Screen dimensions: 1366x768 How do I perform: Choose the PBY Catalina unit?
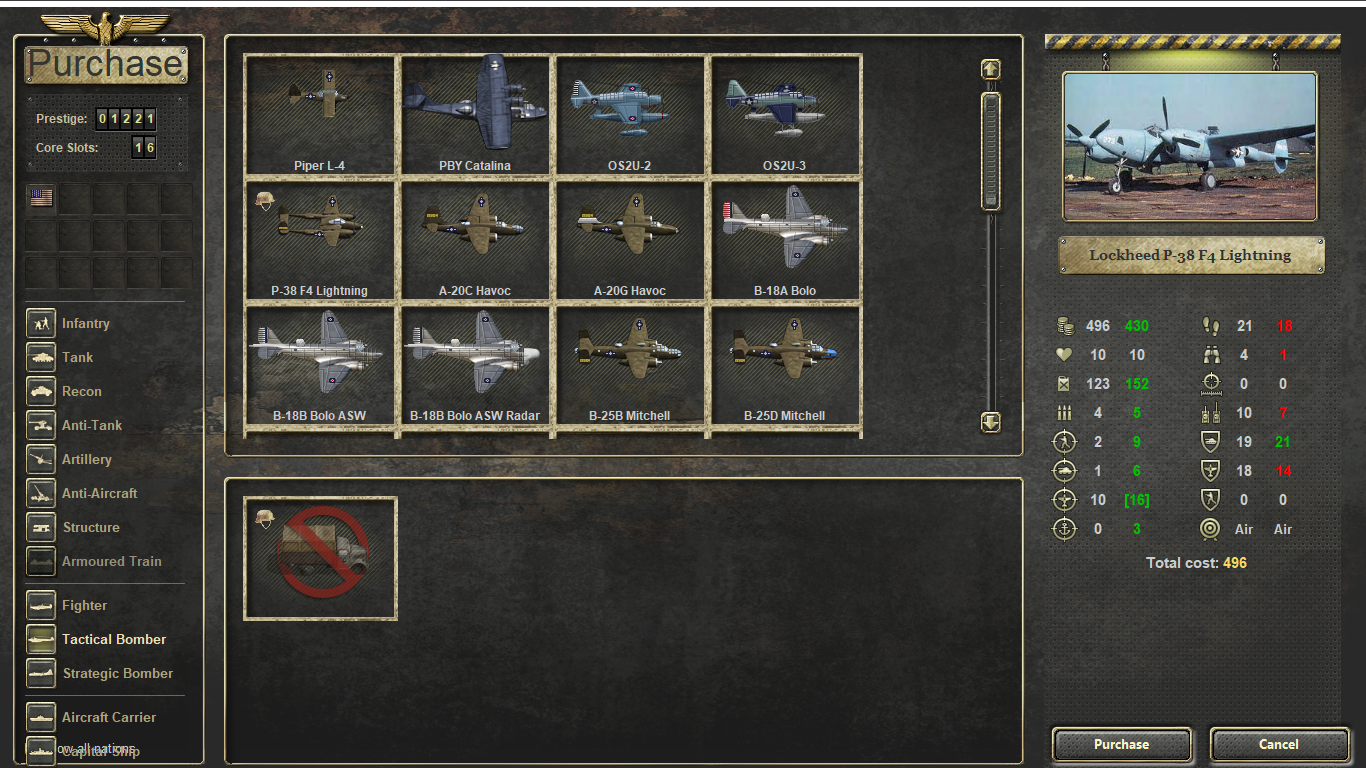(x=475, y=115)
